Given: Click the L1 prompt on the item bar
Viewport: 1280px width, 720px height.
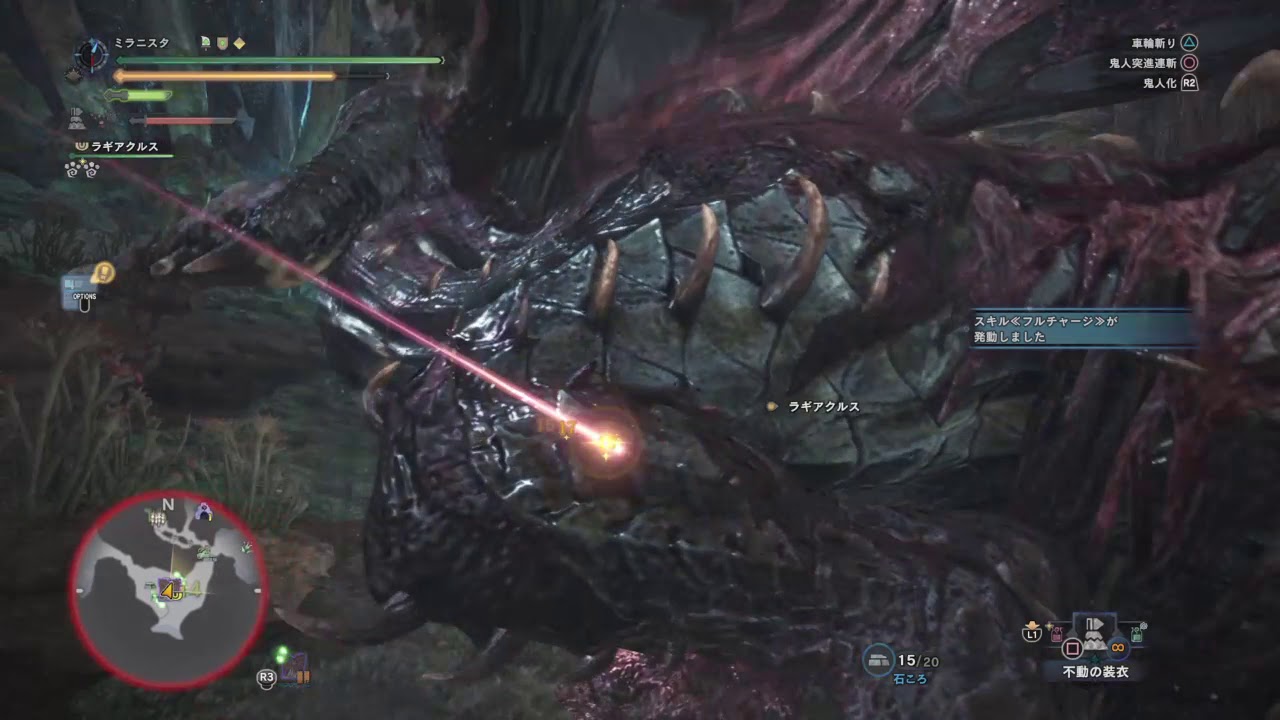Looking at the screenshot, I should (1032, 634).
